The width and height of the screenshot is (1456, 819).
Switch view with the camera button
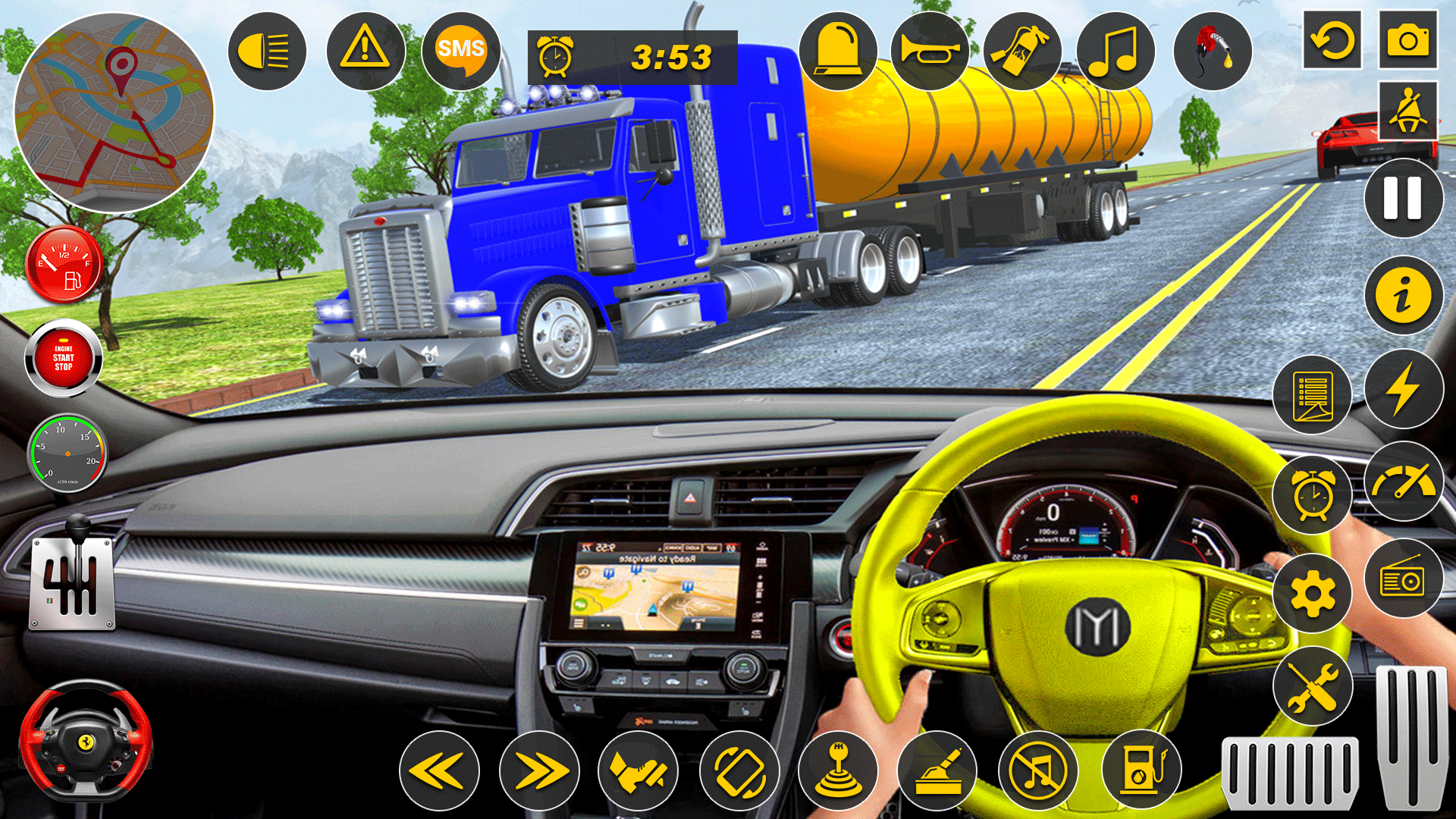[1407, 40]
